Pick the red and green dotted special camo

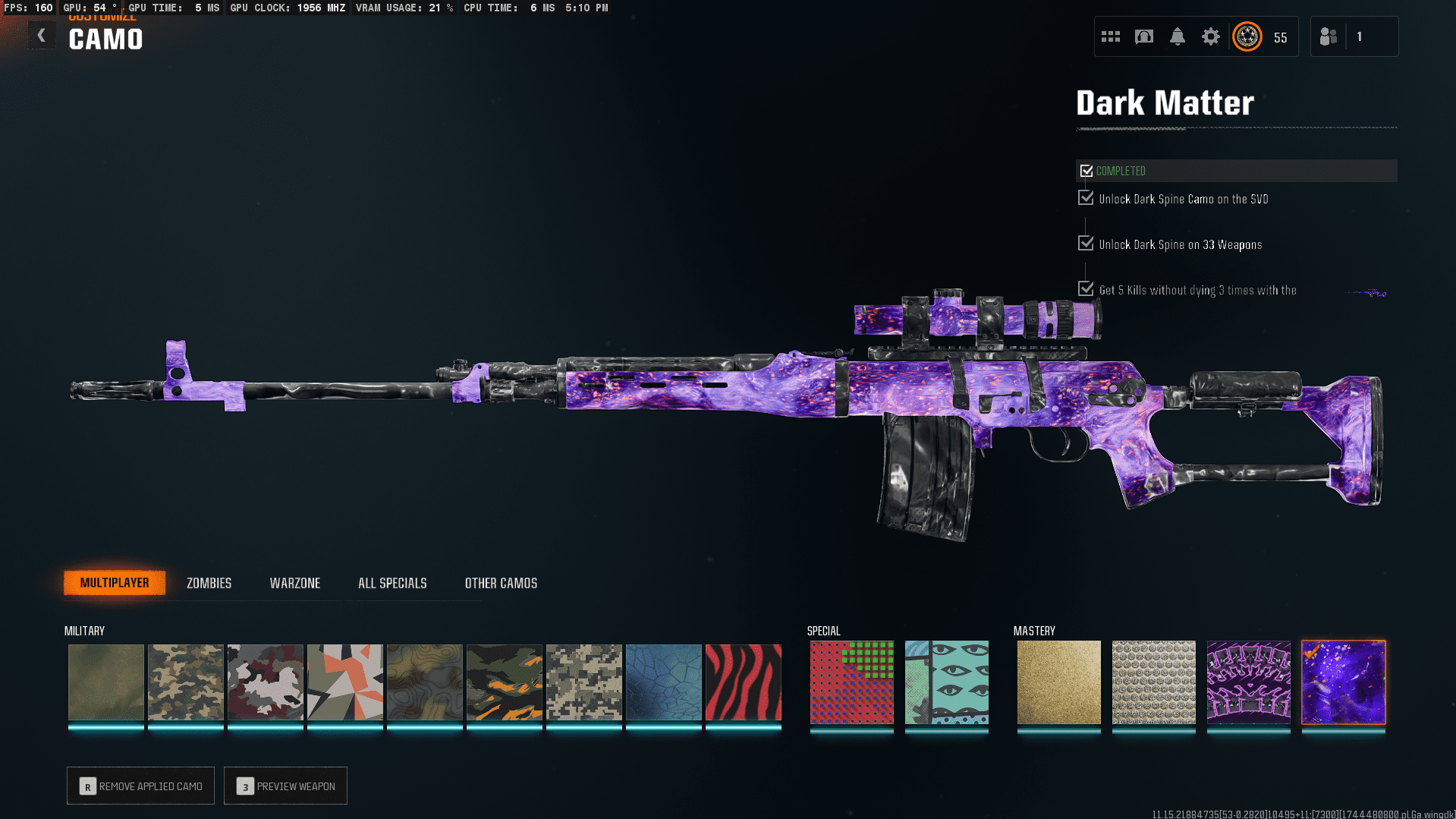point(851,682)
